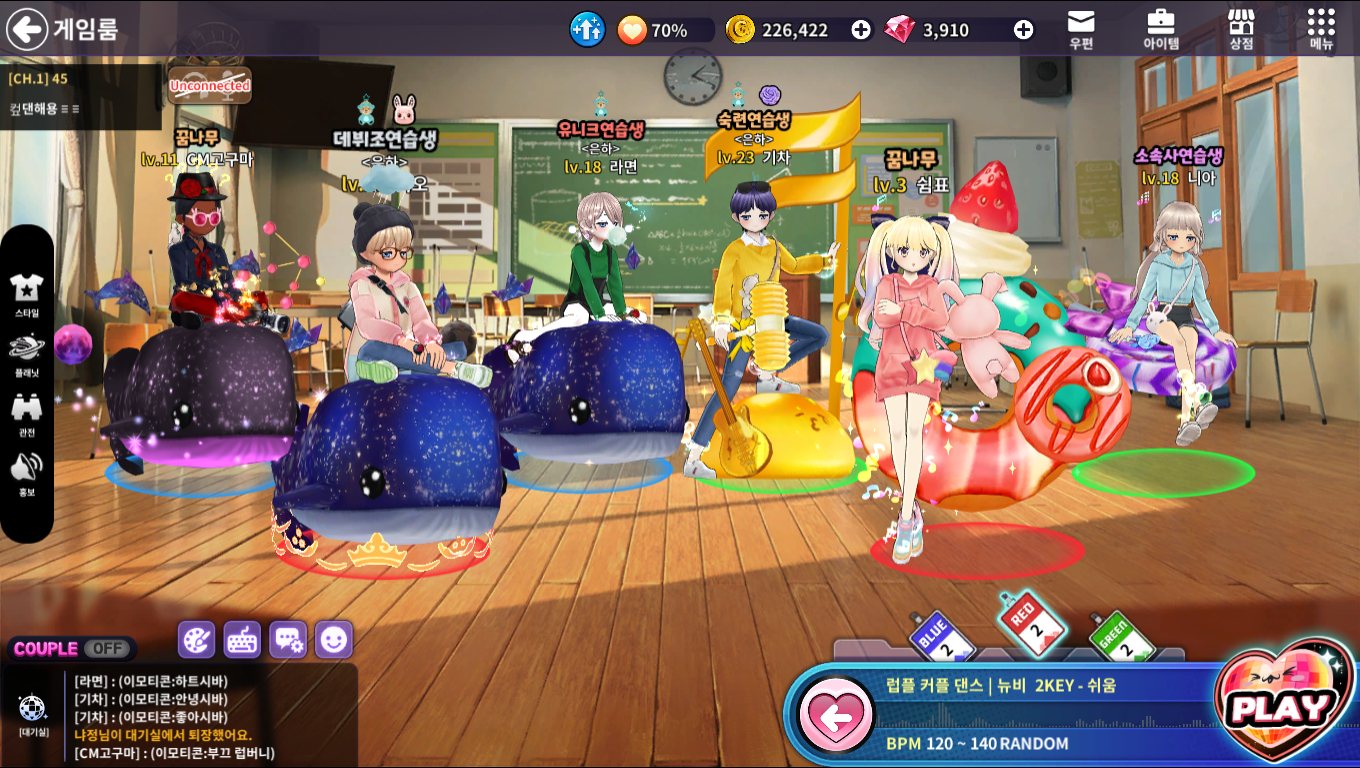Open the 우편 mailbox
Viewport: 1360px width, 768px height.
(x=1081, y=28)
